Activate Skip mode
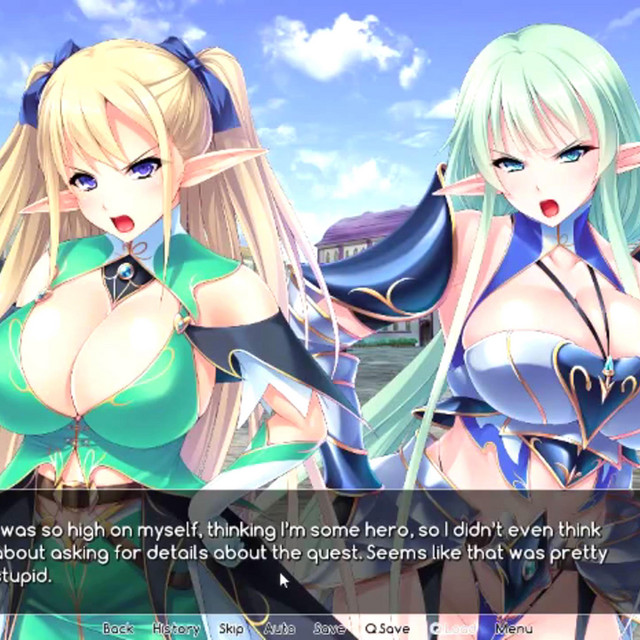640x640 pixels. point(231,628)
